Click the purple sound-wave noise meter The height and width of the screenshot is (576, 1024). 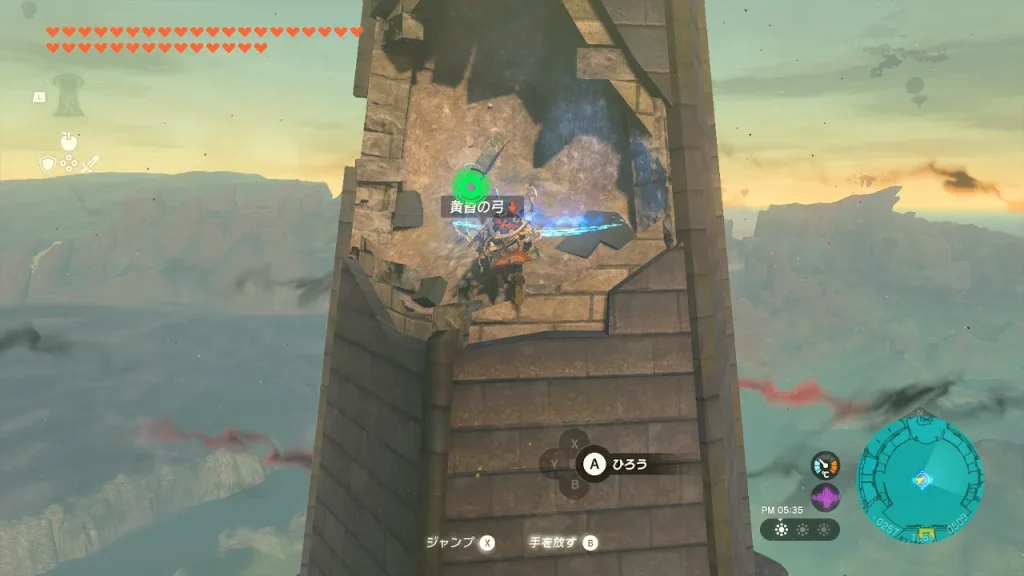tap(825, 497)
